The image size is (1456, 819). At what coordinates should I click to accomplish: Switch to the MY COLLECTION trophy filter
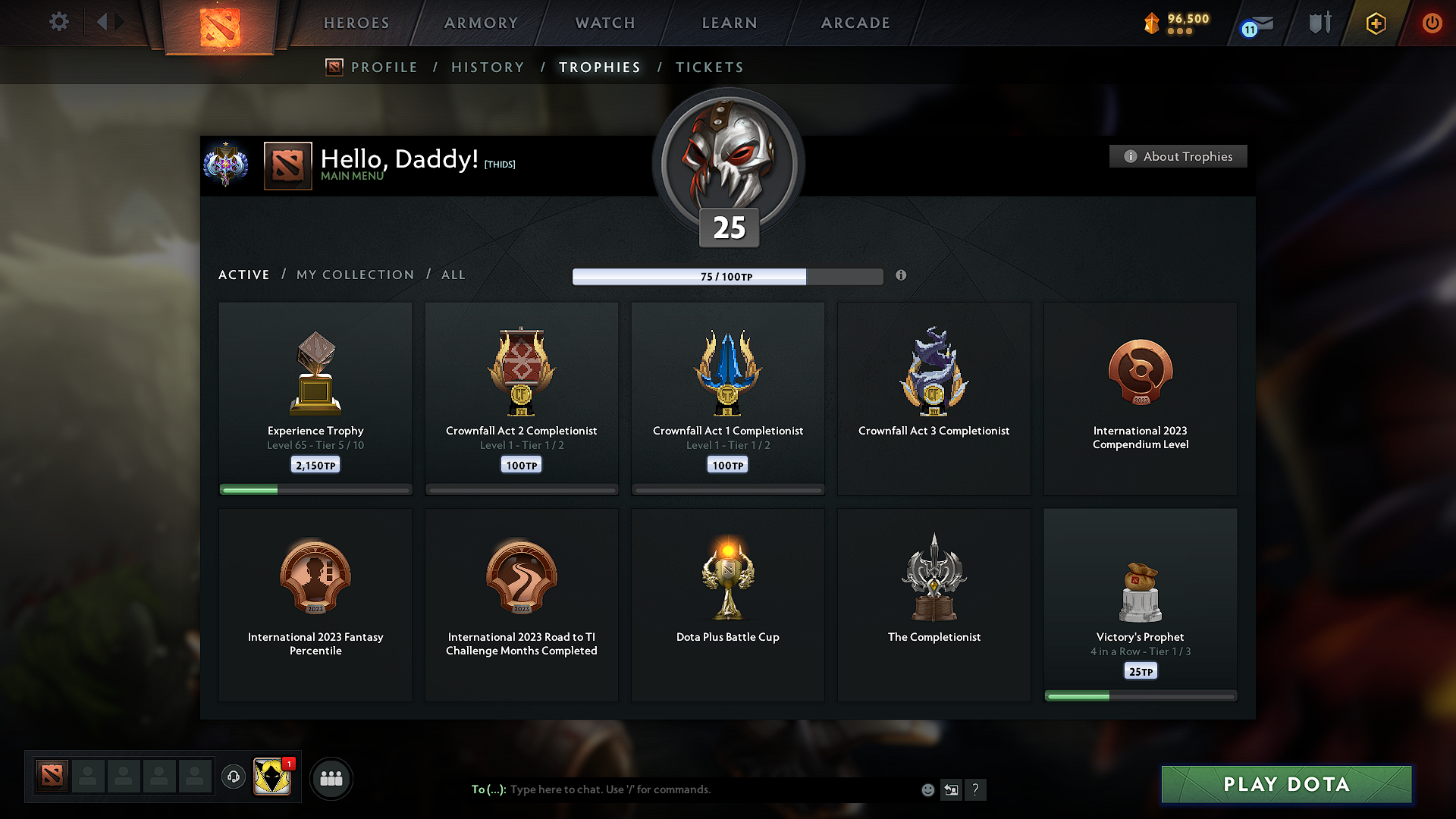pos(354,275)
